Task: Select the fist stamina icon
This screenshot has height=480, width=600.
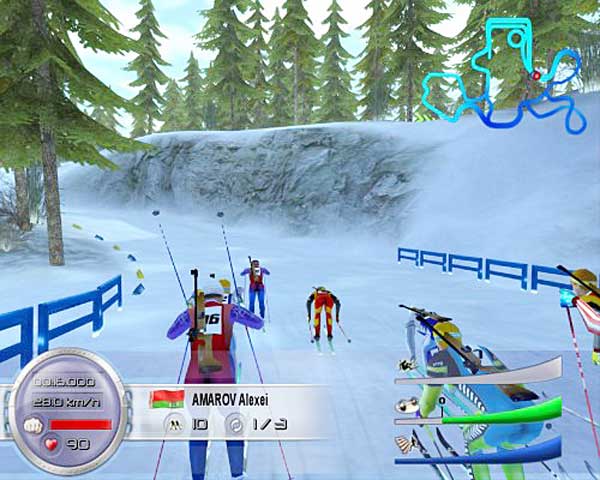Action: 31,423
